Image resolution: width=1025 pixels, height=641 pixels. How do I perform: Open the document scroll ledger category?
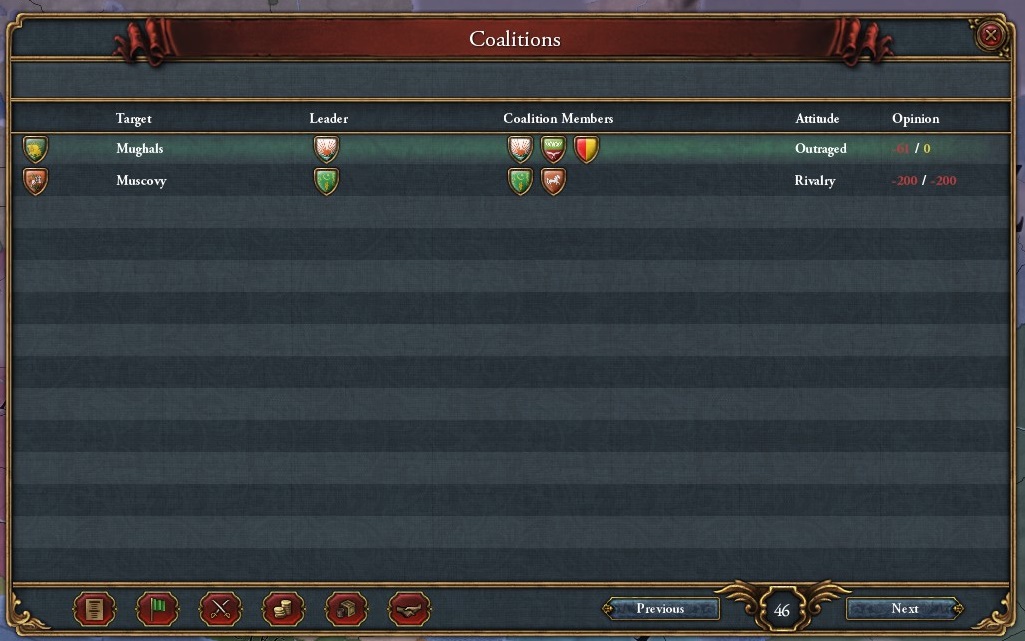(95, 608)
